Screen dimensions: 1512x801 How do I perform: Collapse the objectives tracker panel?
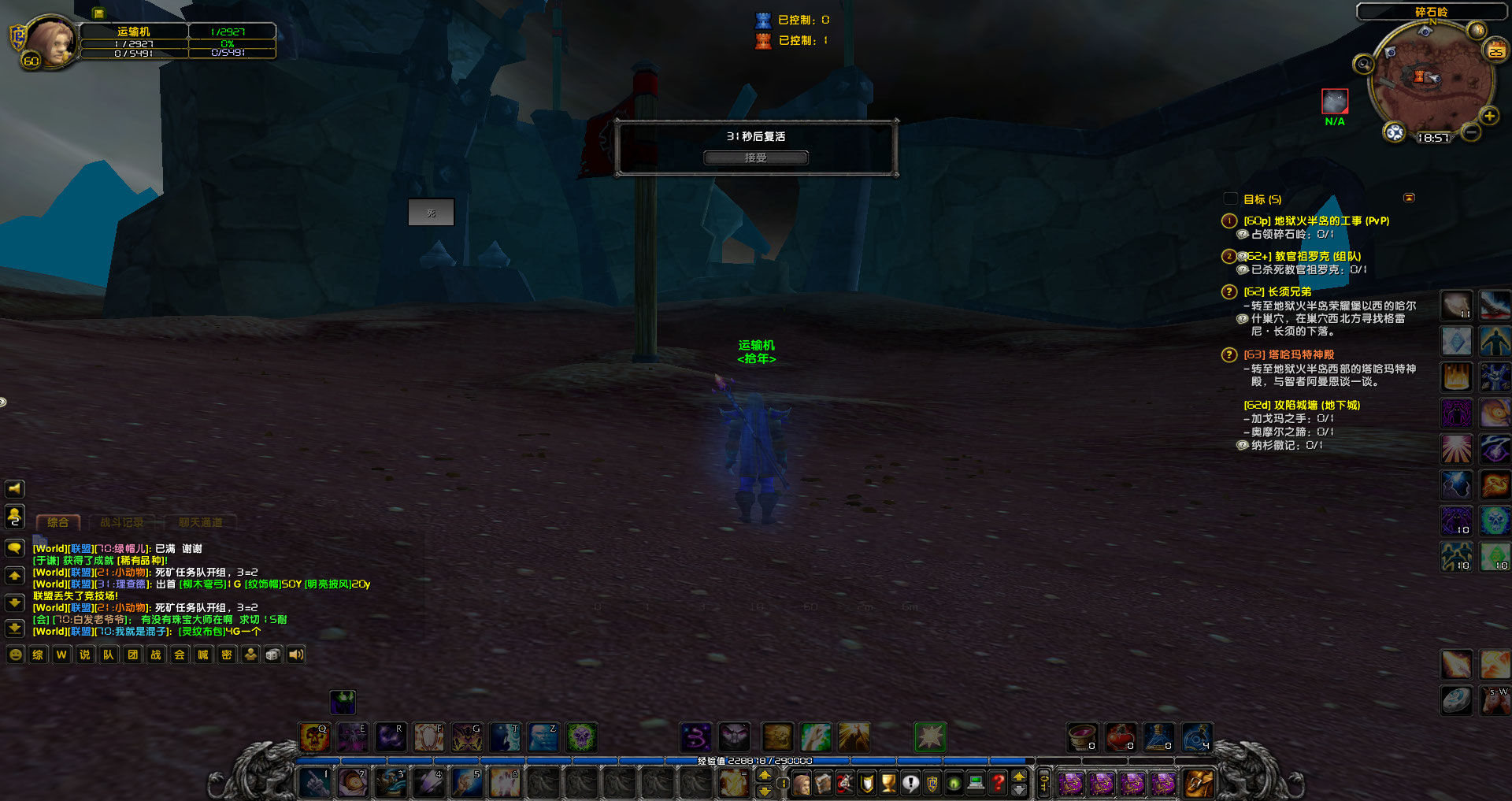coord(1410,198)
